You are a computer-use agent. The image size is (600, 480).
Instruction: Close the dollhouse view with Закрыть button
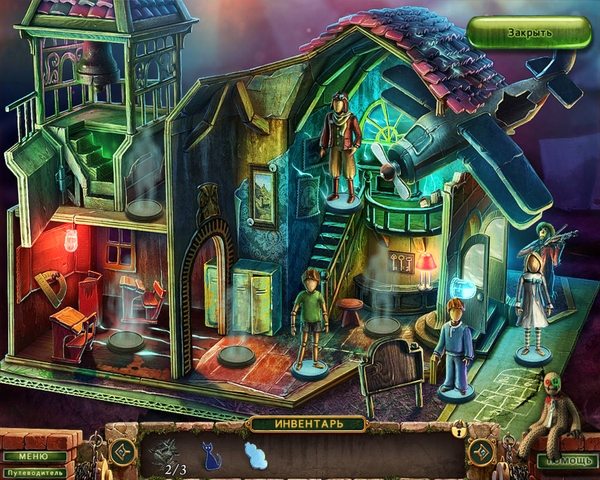tap(529, 31)
